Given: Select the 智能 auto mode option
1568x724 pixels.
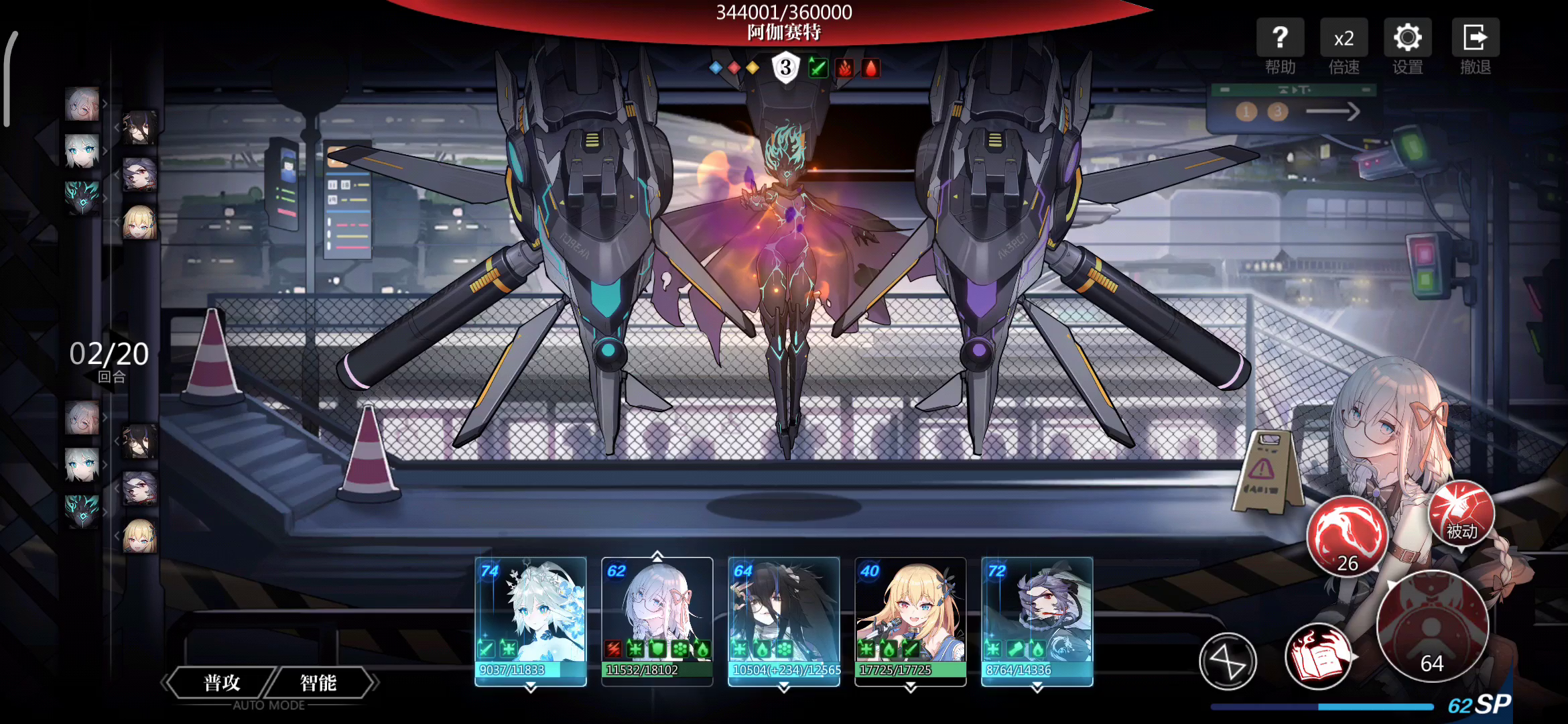Looking at the screenshot, I should tap(318, 682).
